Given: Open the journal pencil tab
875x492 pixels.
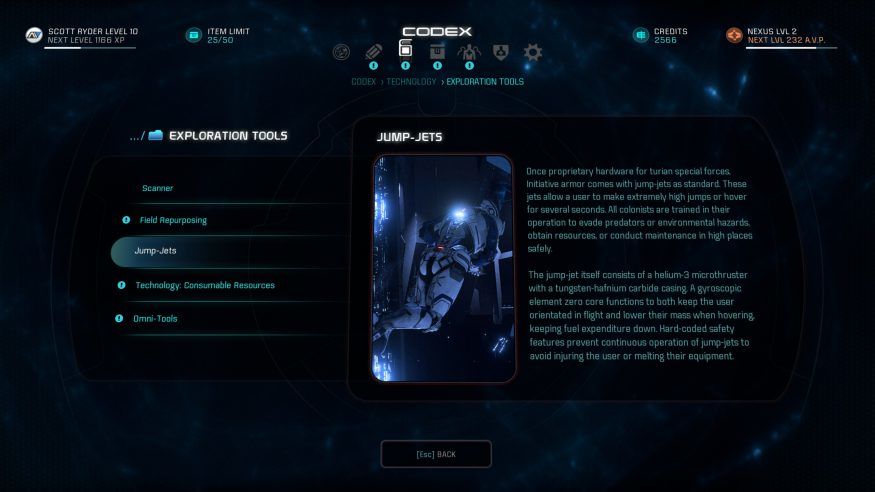Looking at the screenshot, I should pyautogui.click(x=373, y=52).
